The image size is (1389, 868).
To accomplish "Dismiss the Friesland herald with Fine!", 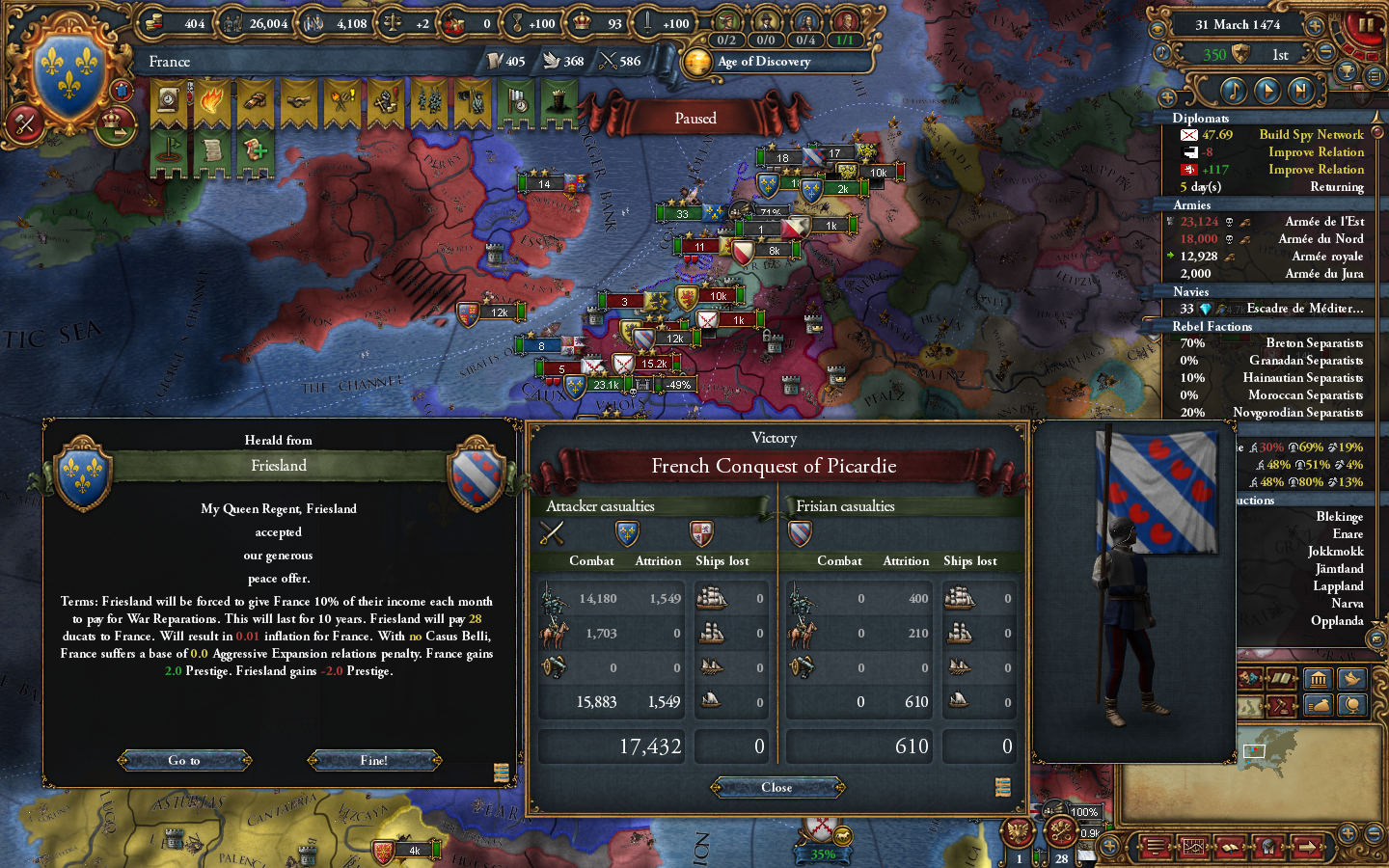I will click(x=374, y=760).
